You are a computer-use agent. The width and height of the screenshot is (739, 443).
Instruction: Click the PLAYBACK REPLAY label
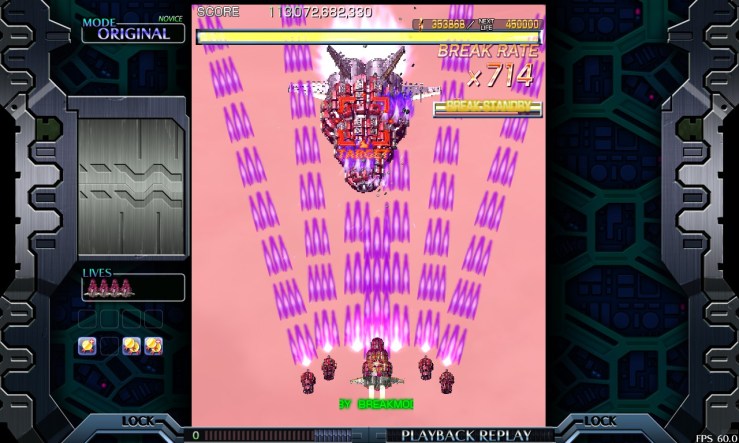click(x=465, y=435)
